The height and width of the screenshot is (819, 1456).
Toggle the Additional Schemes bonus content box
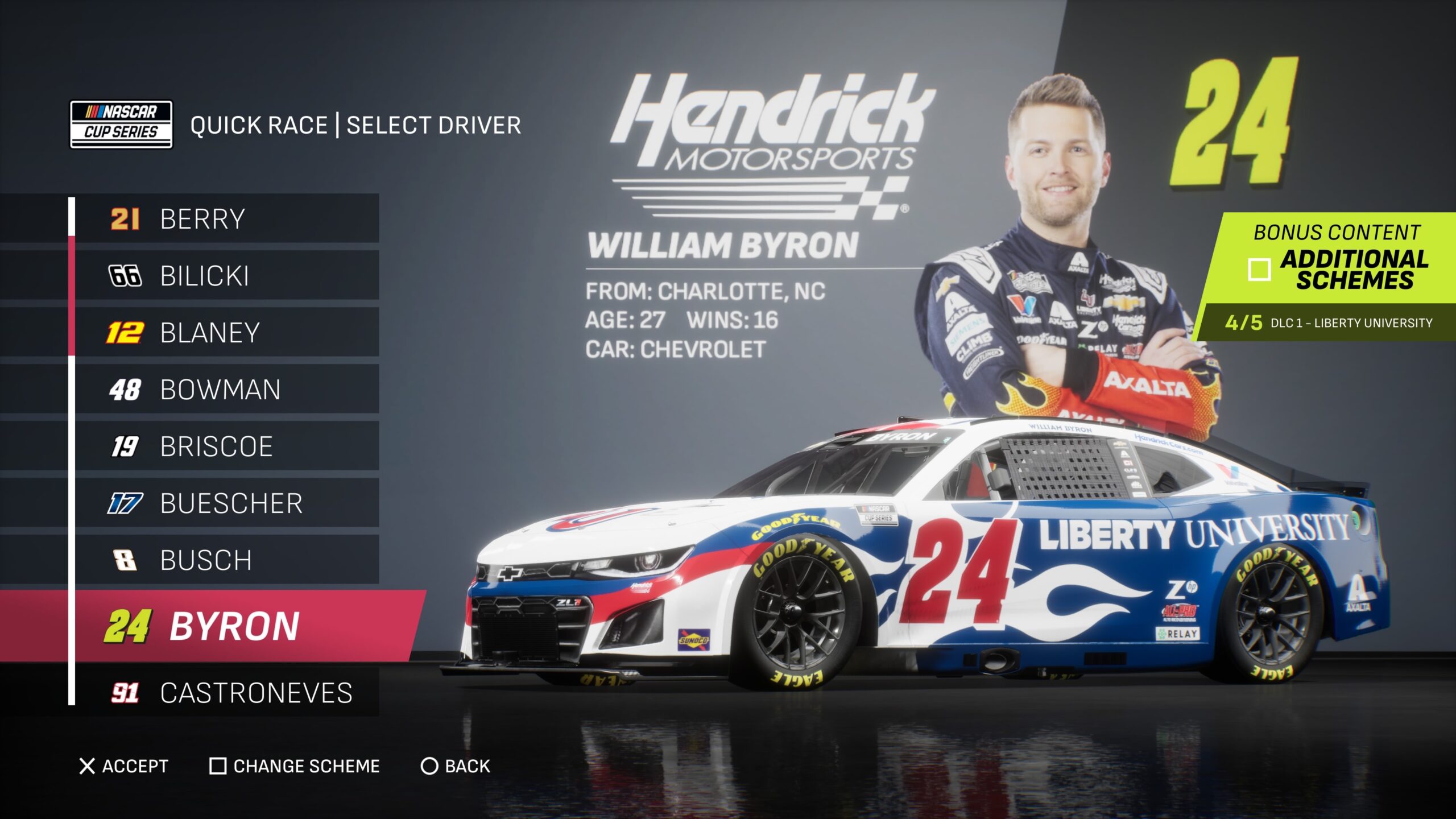point(1259,270)
